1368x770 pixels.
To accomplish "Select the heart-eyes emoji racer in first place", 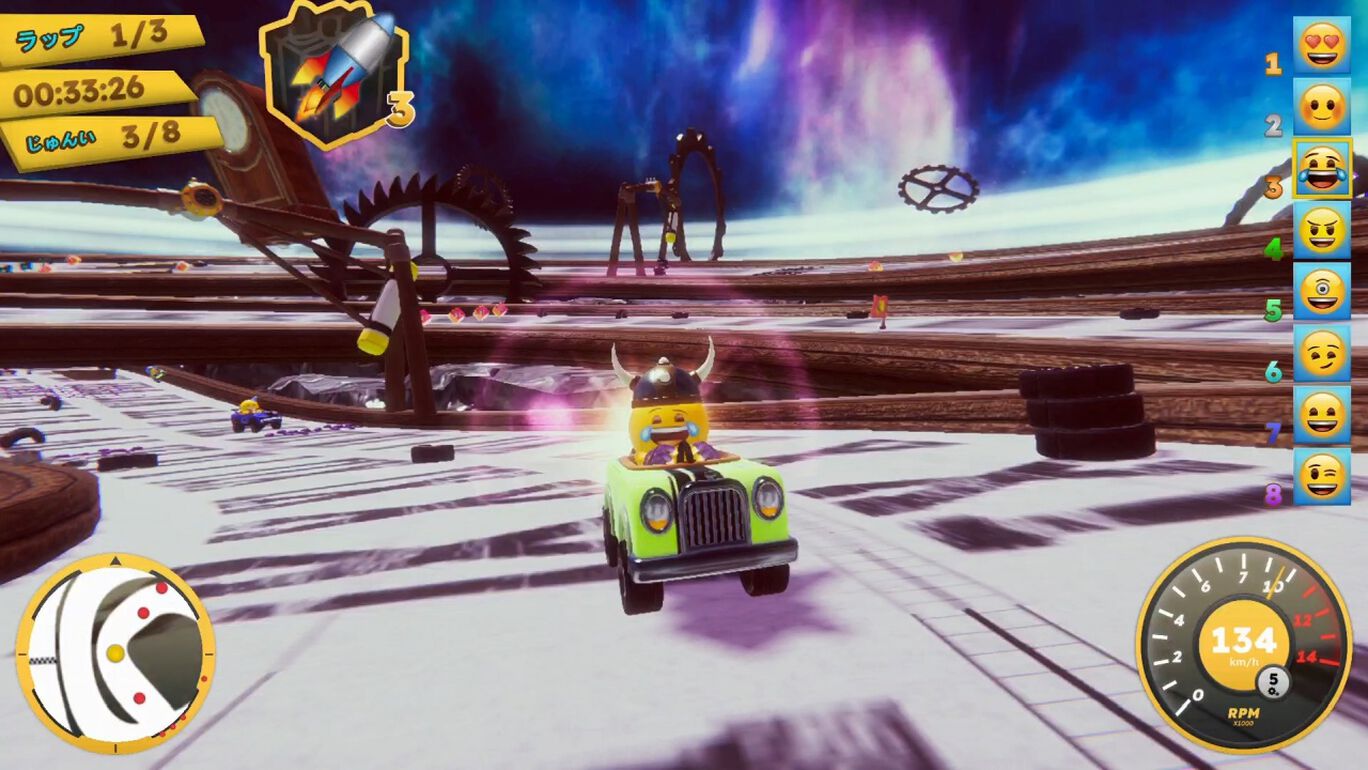I will [1321, 45].
